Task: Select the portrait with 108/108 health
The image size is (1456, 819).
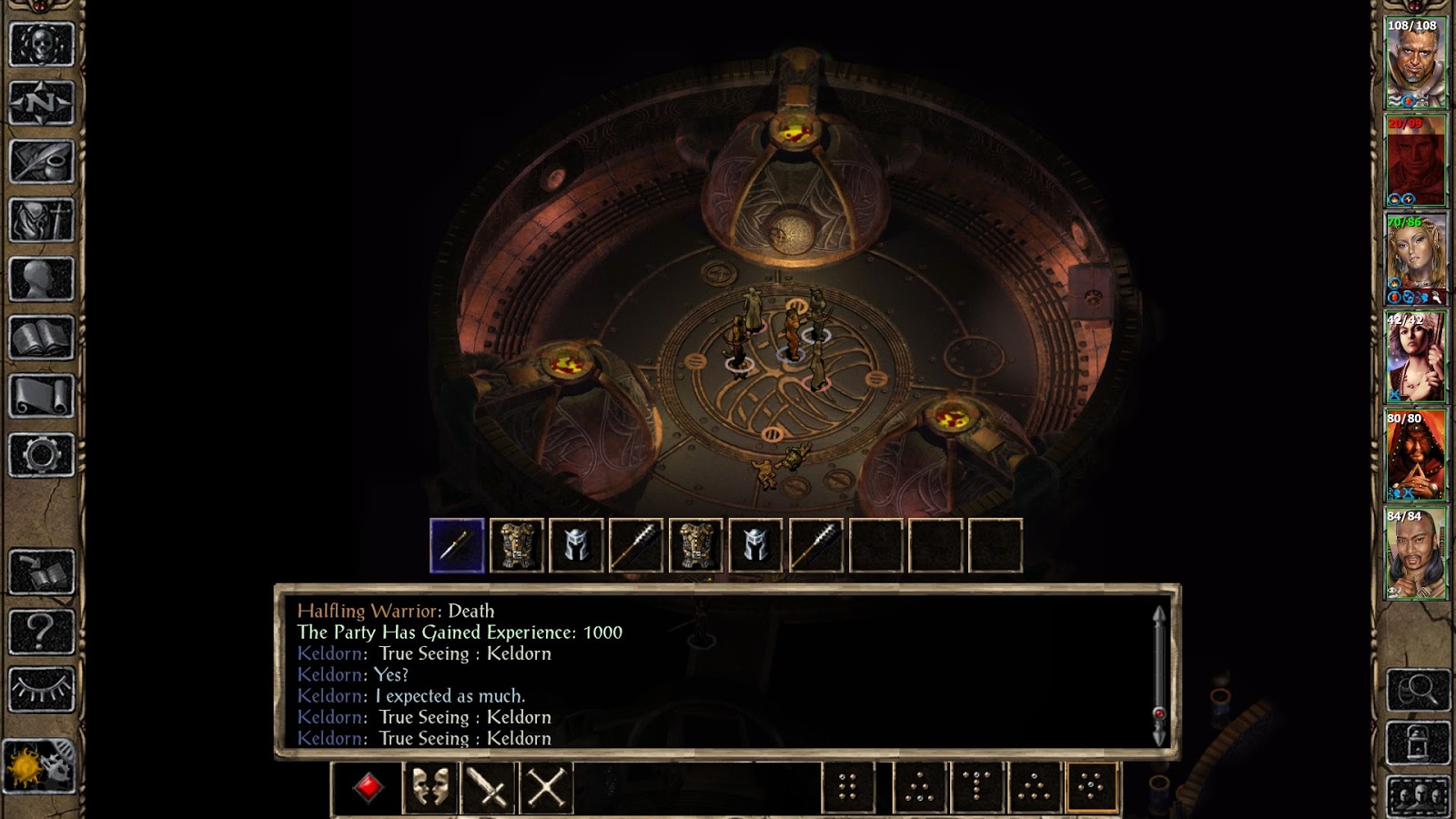Action: click(1415, 64)
